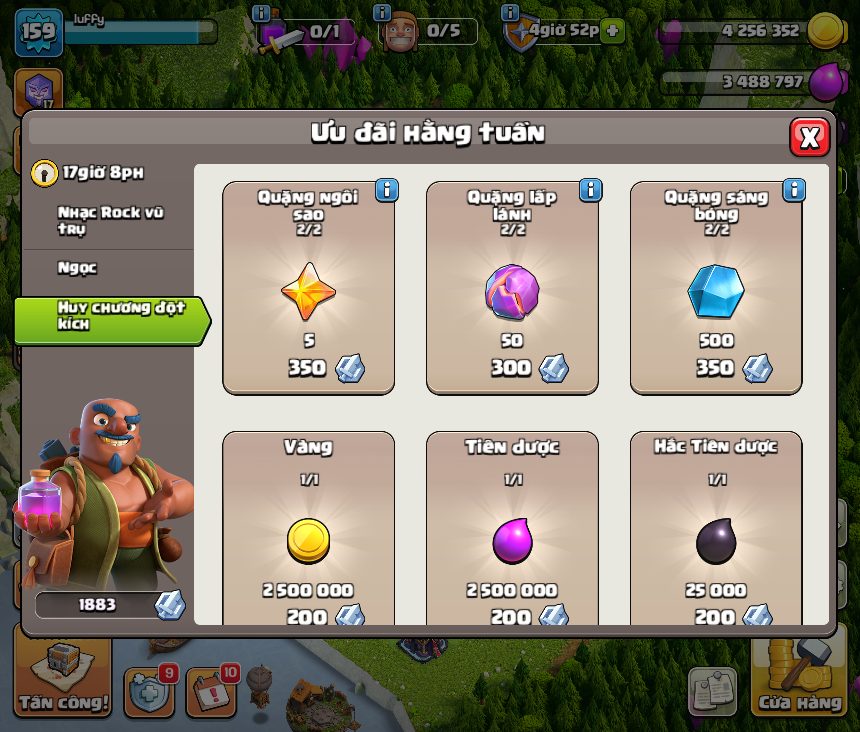Close the weekly deals window
The width and height of the screenshot is (860, 732).
[x=809, y=137]
